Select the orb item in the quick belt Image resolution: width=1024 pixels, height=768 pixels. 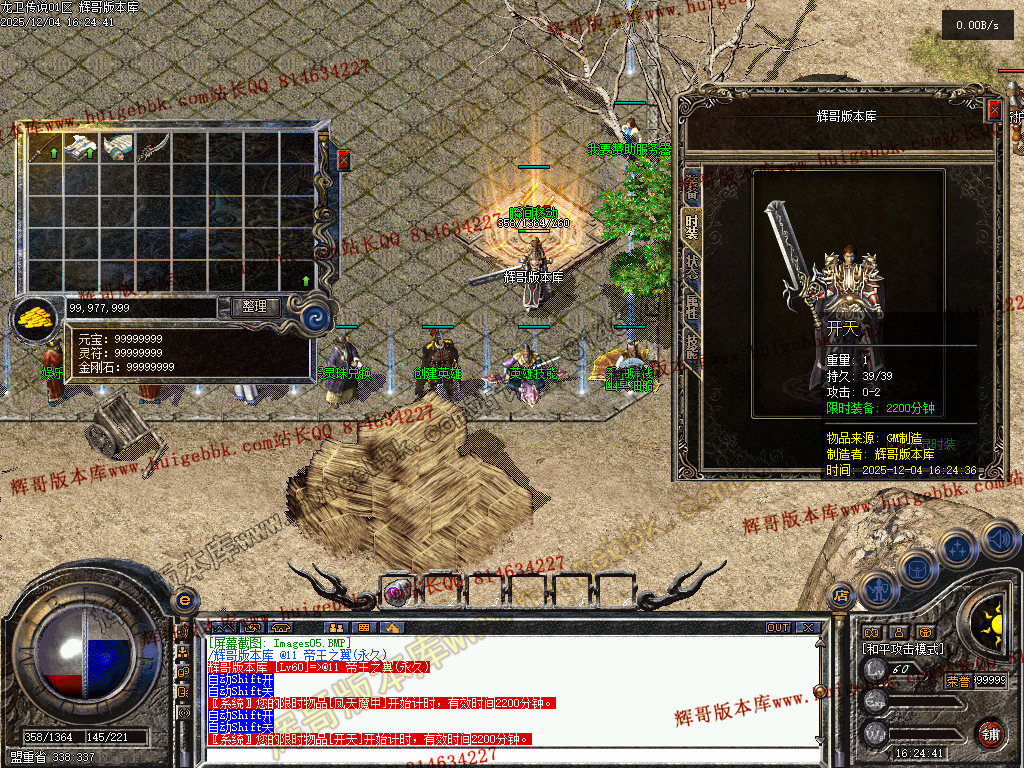click(x=399, y=591)
